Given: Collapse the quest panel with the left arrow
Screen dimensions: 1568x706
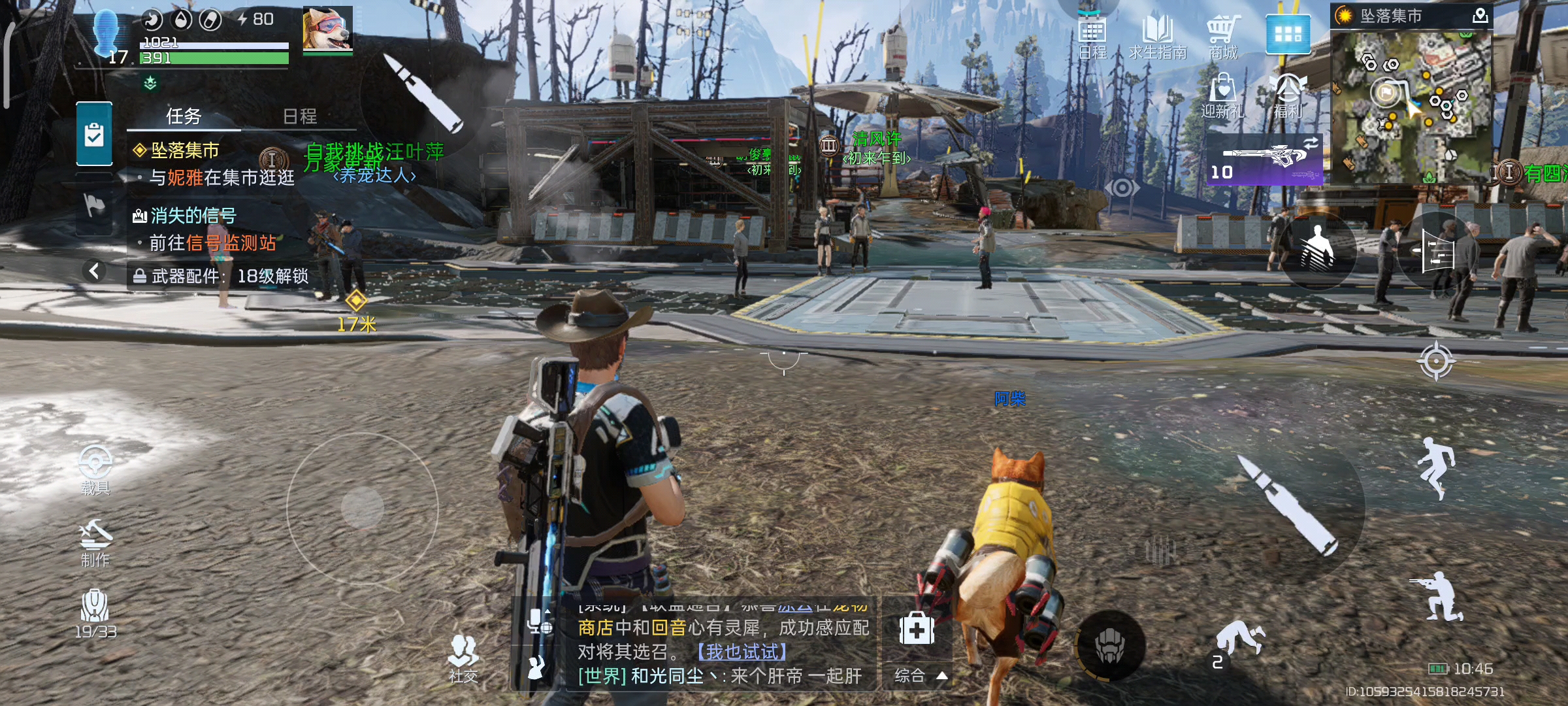Looking at the screenshot, I should 95,271.
